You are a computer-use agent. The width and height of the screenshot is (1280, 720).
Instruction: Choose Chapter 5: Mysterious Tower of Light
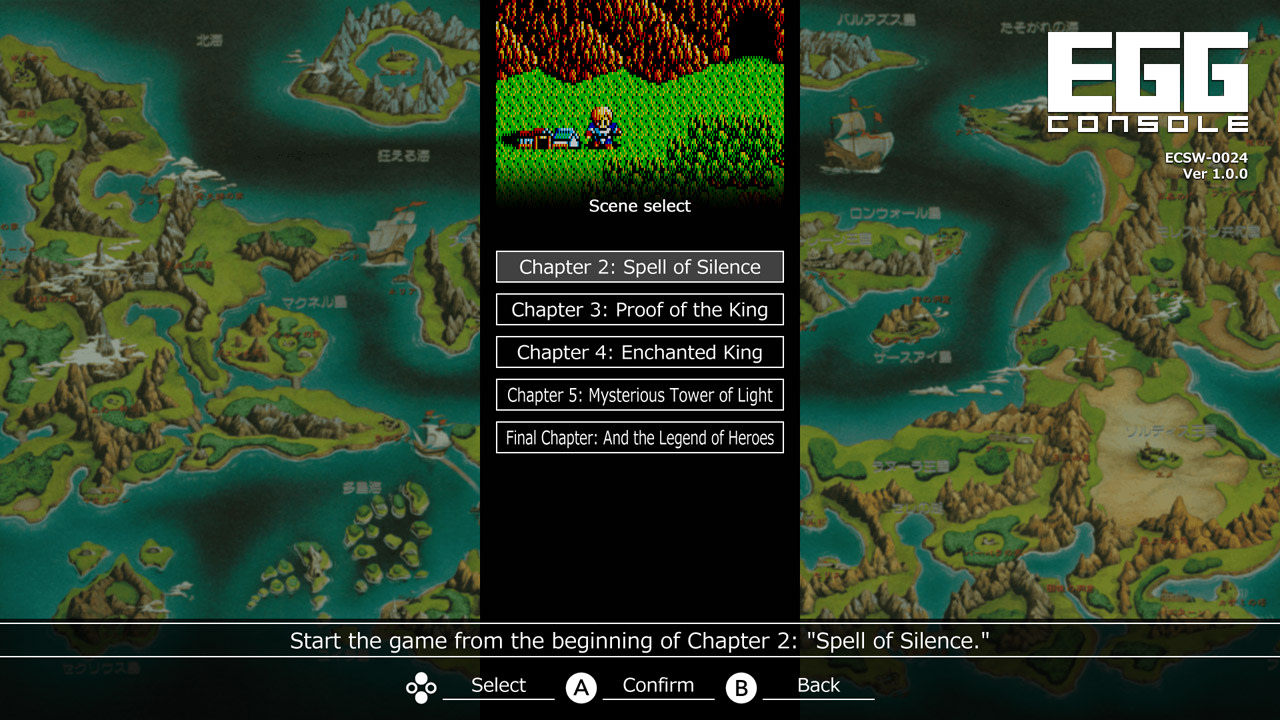(x=639, y=395)
